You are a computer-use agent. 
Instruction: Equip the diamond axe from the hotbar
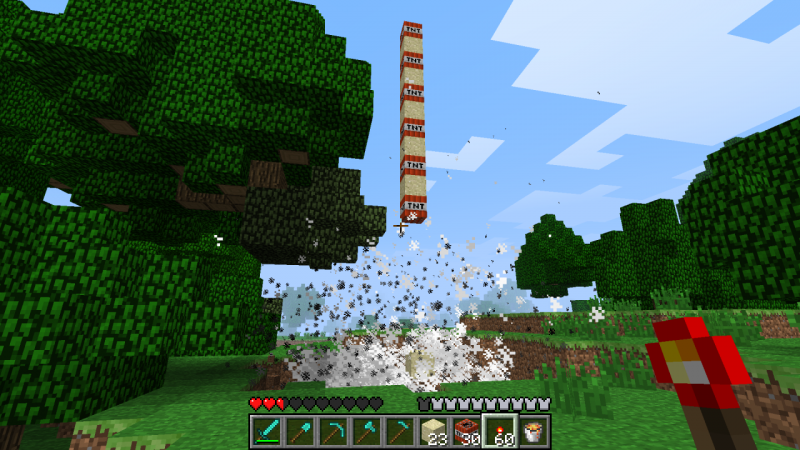[366, 431]
